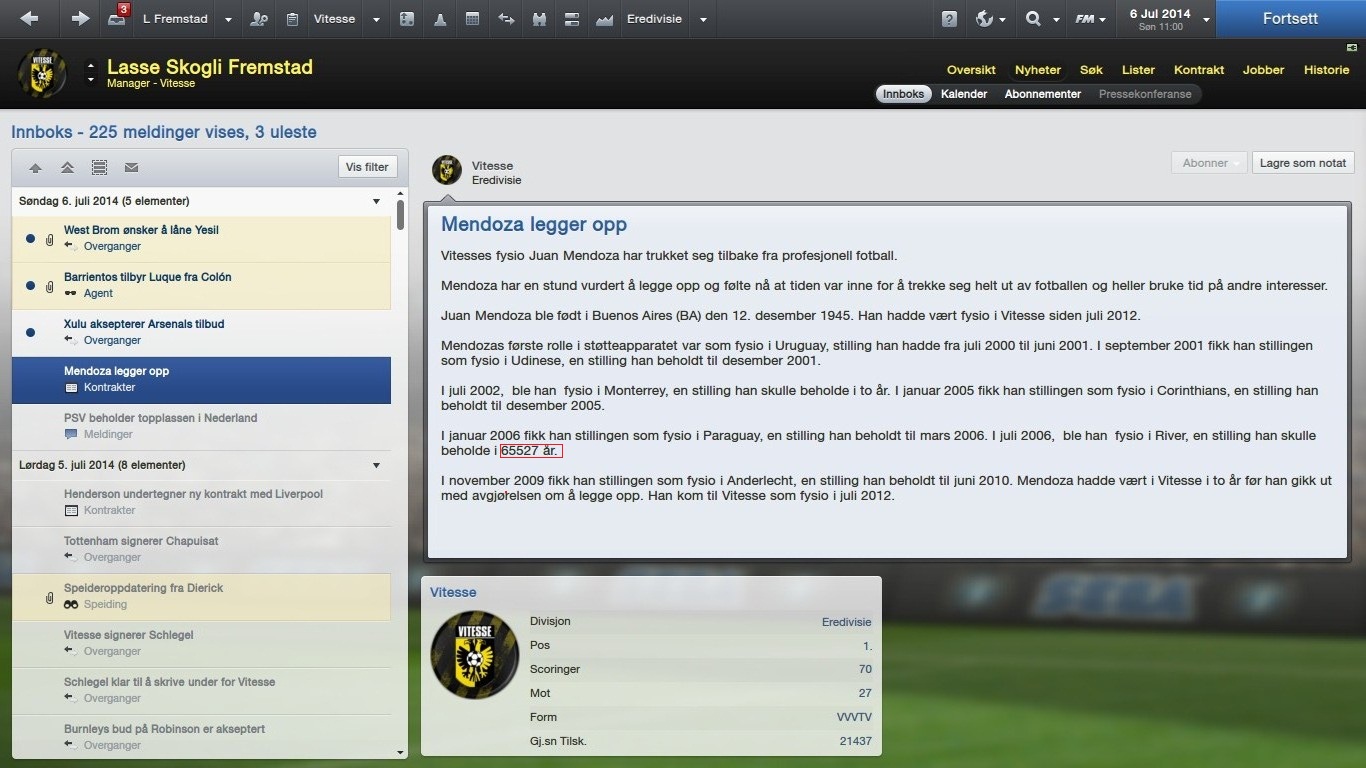Save message with Lagre som notat

1302,163
